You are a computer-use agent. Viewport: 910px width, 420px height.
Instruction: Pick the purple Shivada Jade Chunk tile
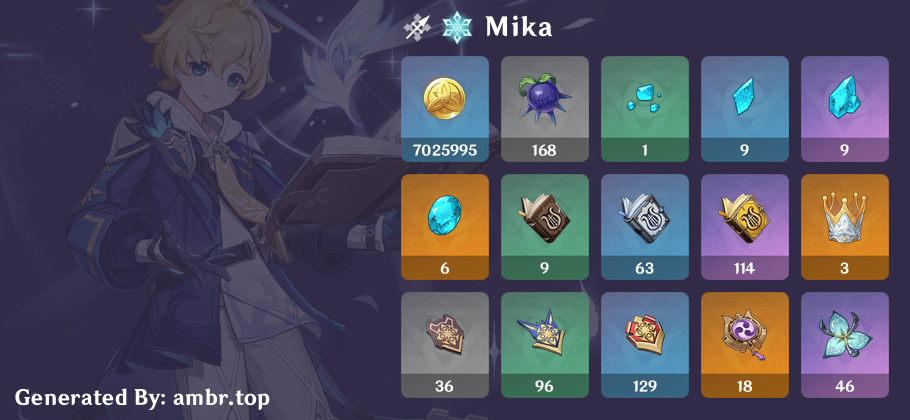coord(845,109)
